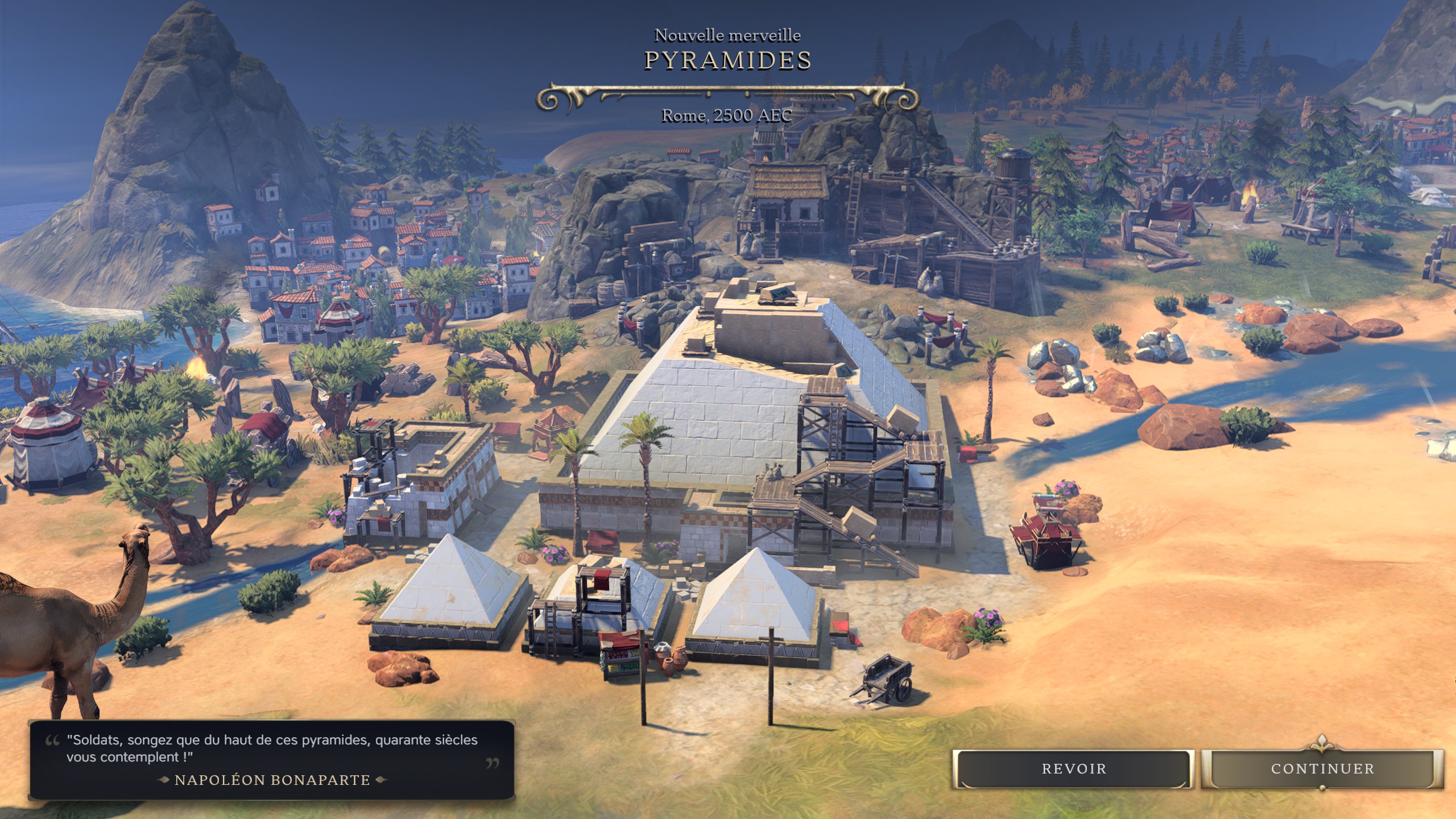
Task: Click Continuer to dismiss the Pyramides screen
Action: pyautogui.click(x=1322, y=769)
